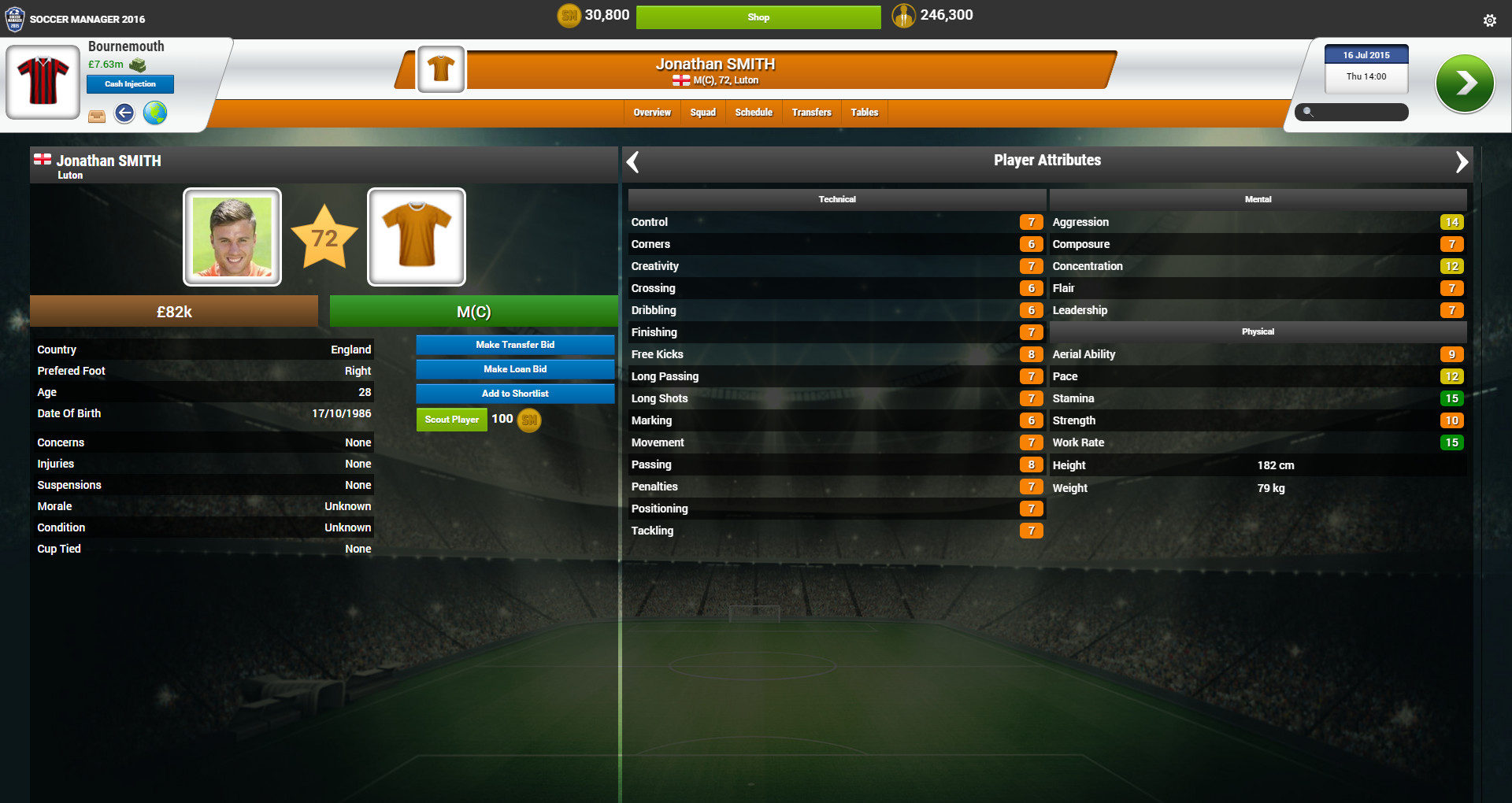Screen dimensions: 1512x803
Task: Click the blue back arrow icon
Action: point(124,113)
